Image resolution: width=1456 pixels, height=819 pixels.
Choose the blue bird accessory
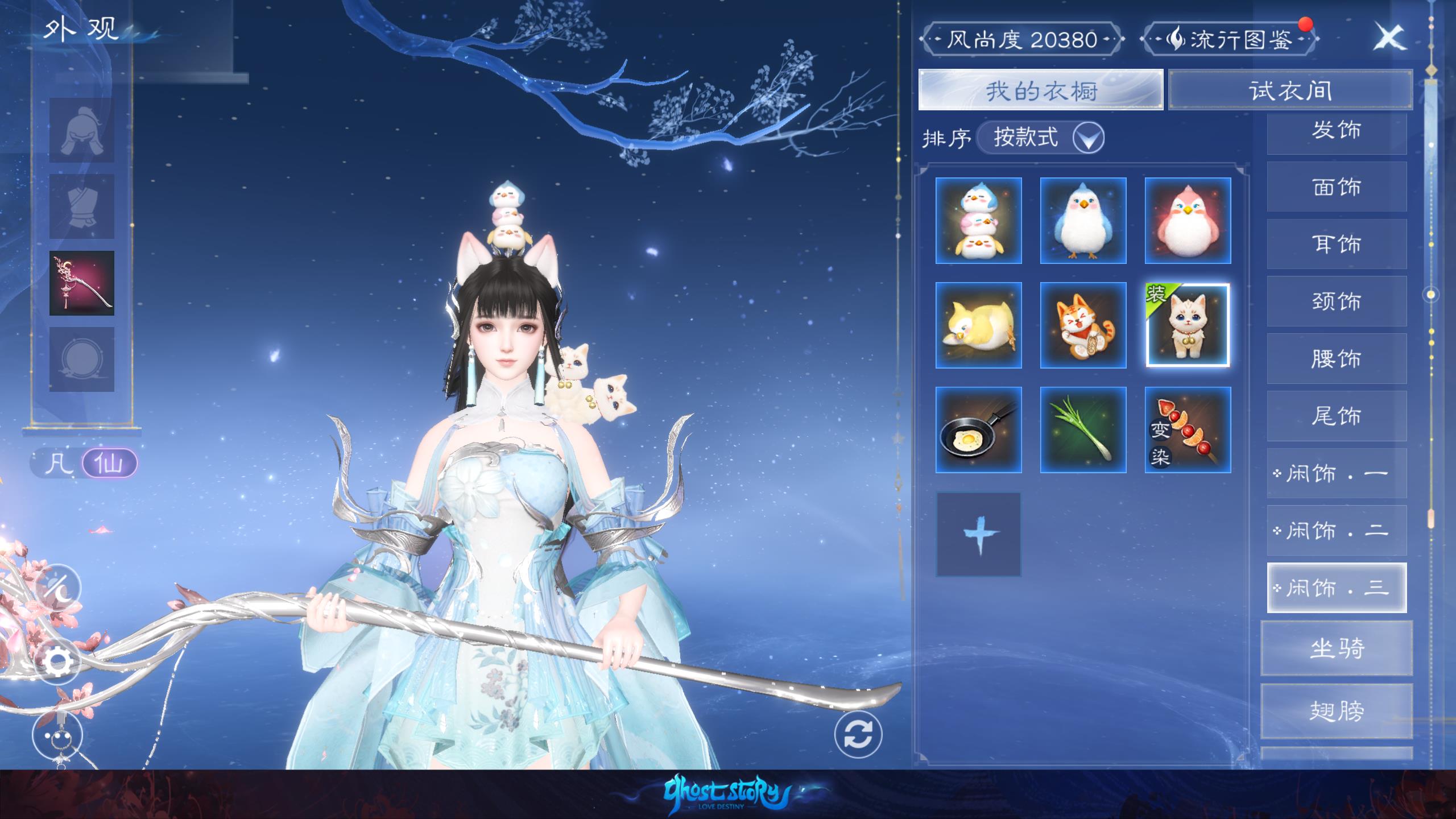tap(1083, 221)
